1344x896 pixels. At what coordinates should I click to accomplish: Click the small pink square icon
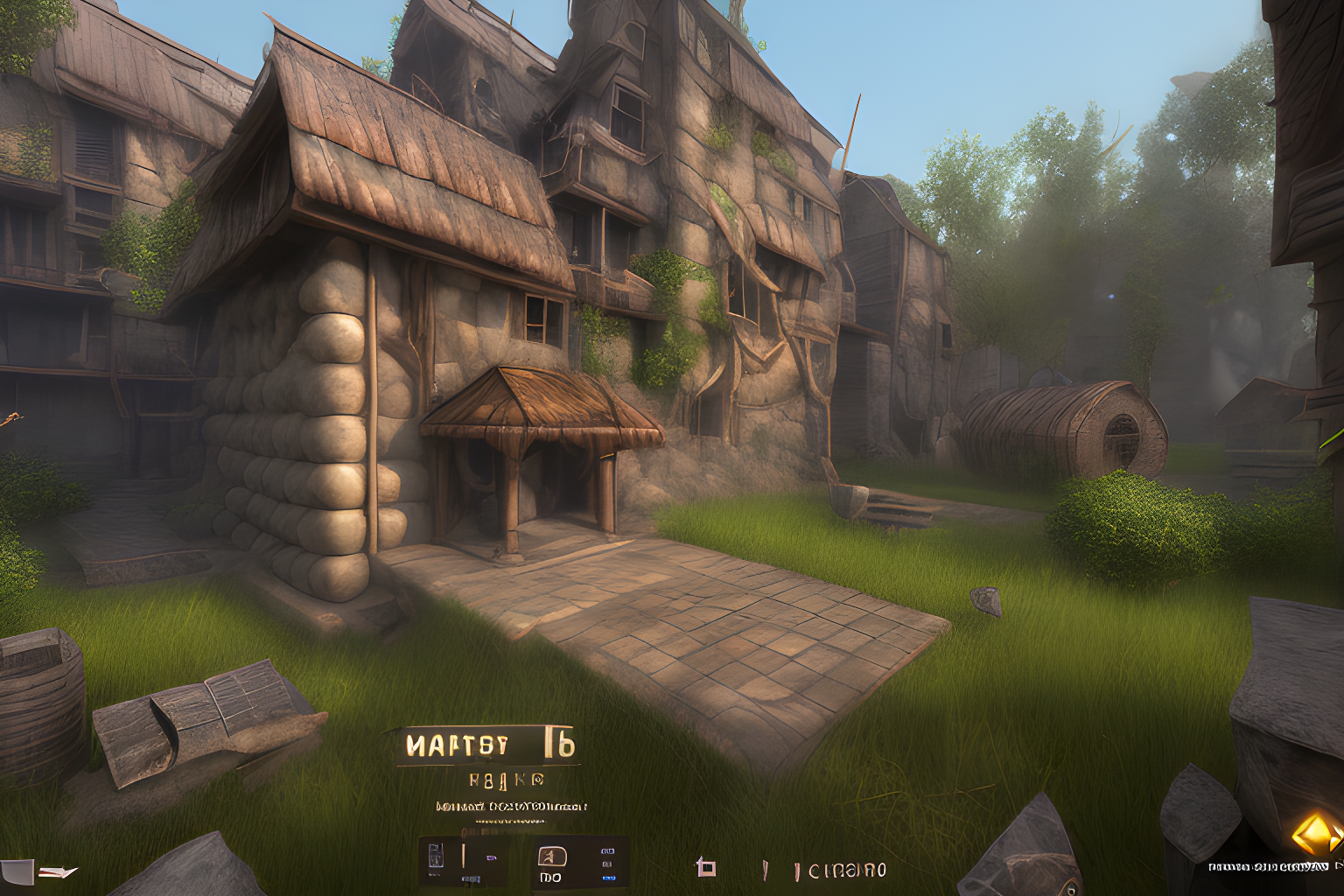[x=705, y=868]
